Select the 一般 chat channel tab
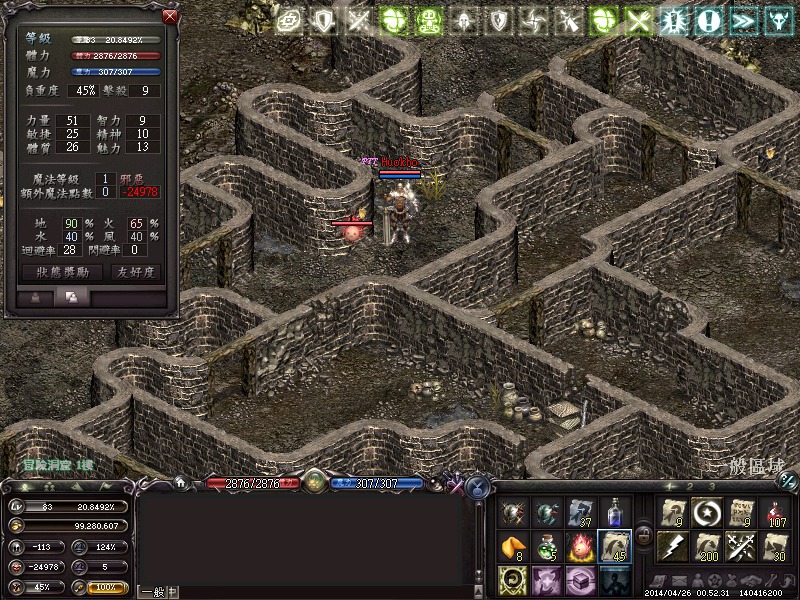The height and width of the screenshot is (600, 800). pyautogui.click(x=151, y=592)
